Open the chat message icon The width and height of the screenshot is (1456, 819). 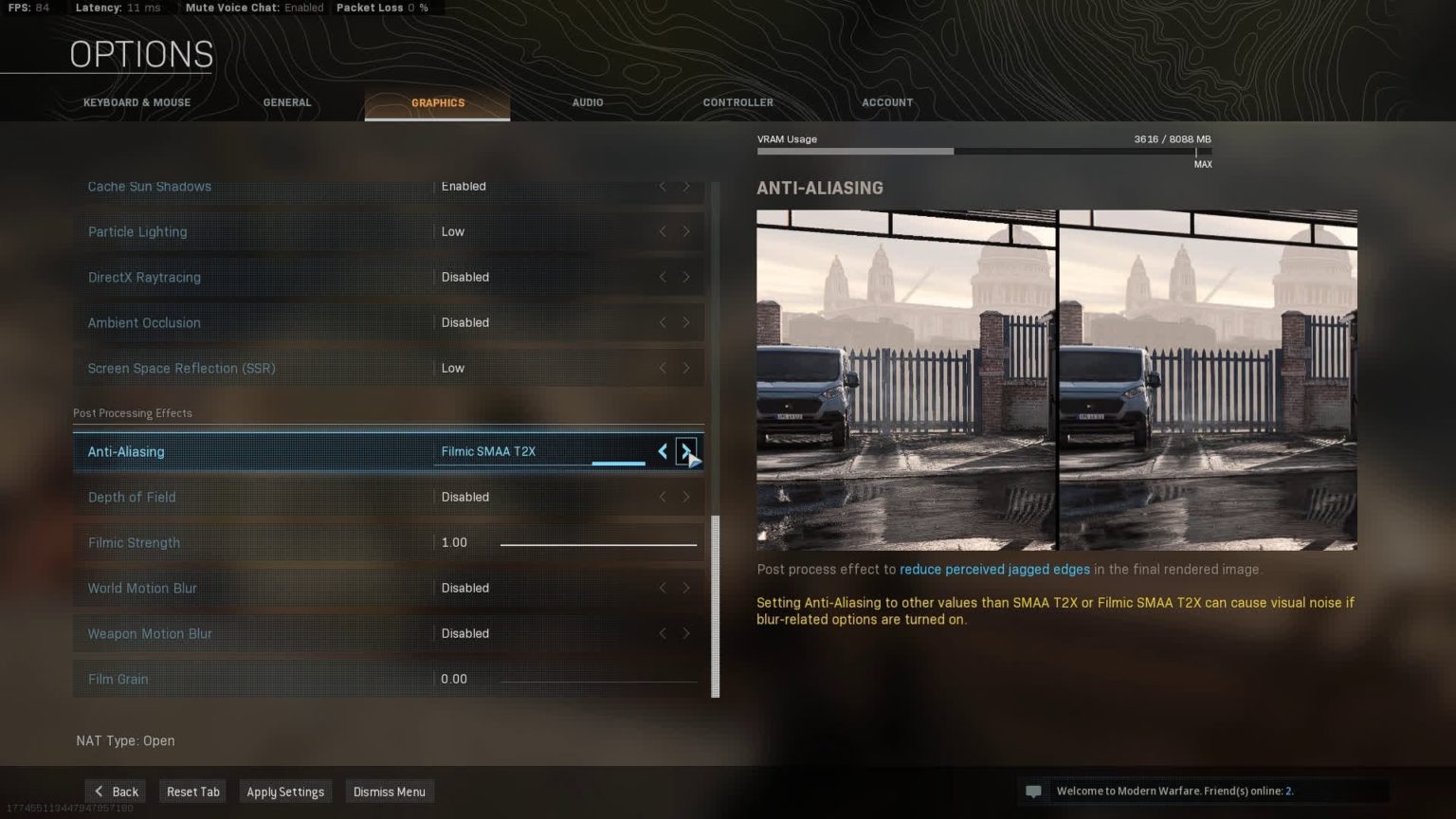1033,792
